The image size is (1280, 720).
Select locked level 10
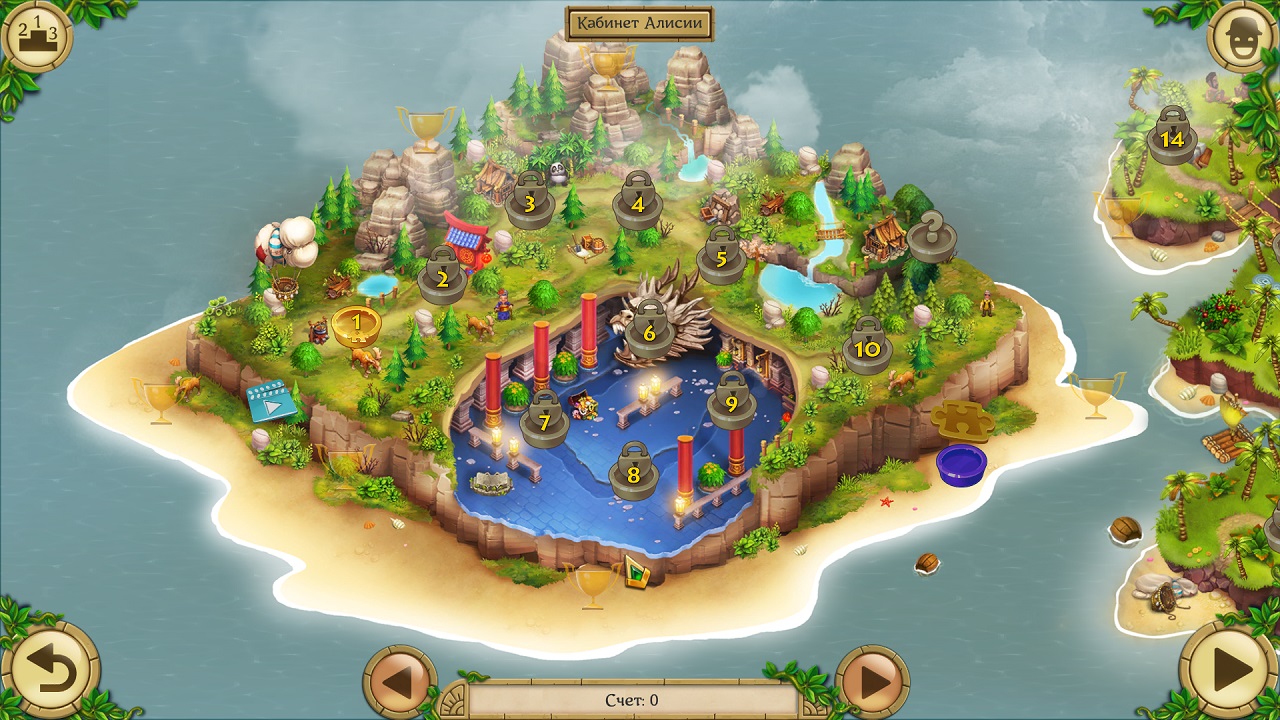(867, 348)
